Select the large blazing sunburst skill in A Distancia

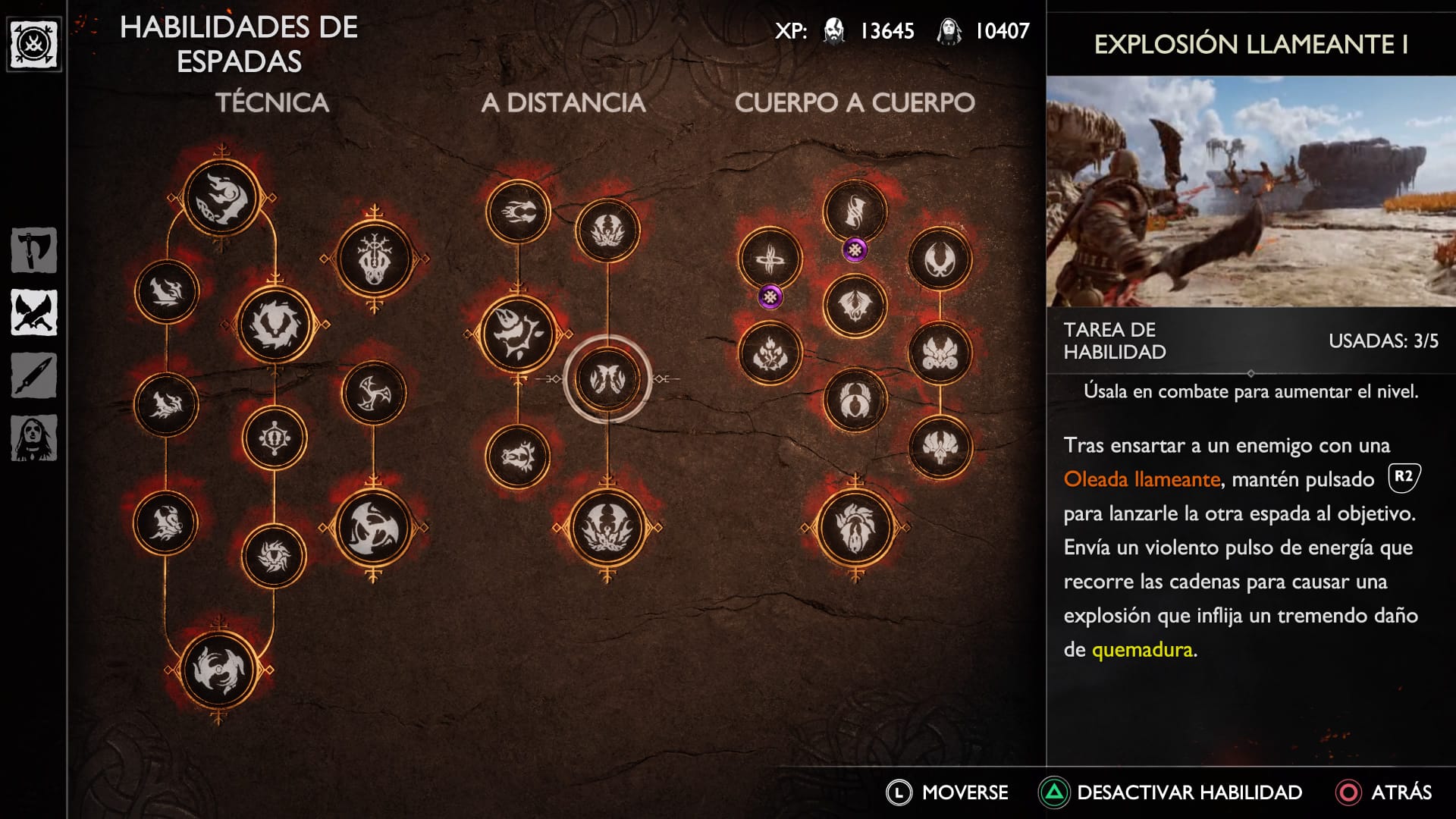[519, 334]
